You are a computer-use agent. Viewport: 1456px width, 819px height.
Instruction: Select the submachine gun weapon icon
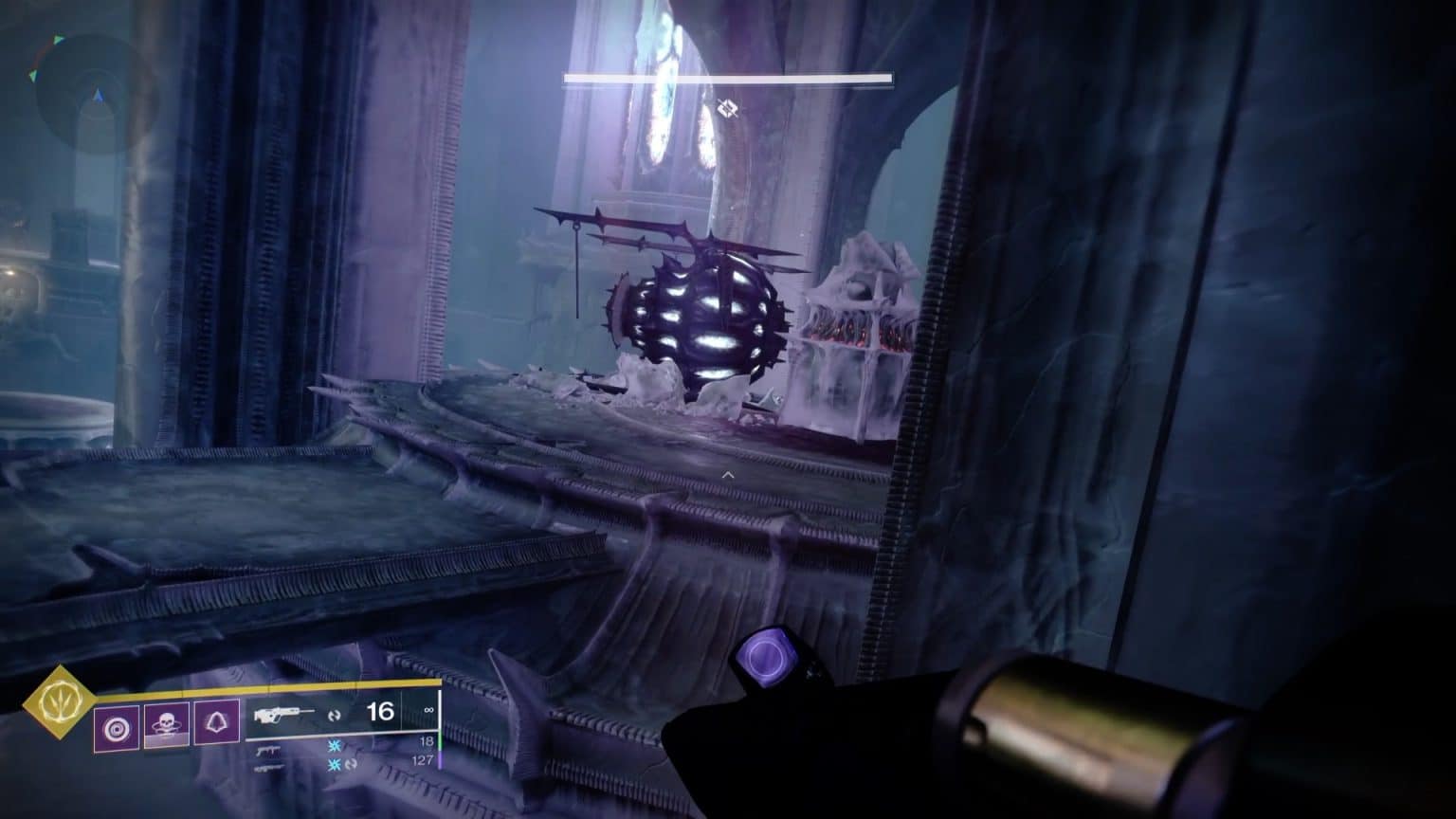271,751
